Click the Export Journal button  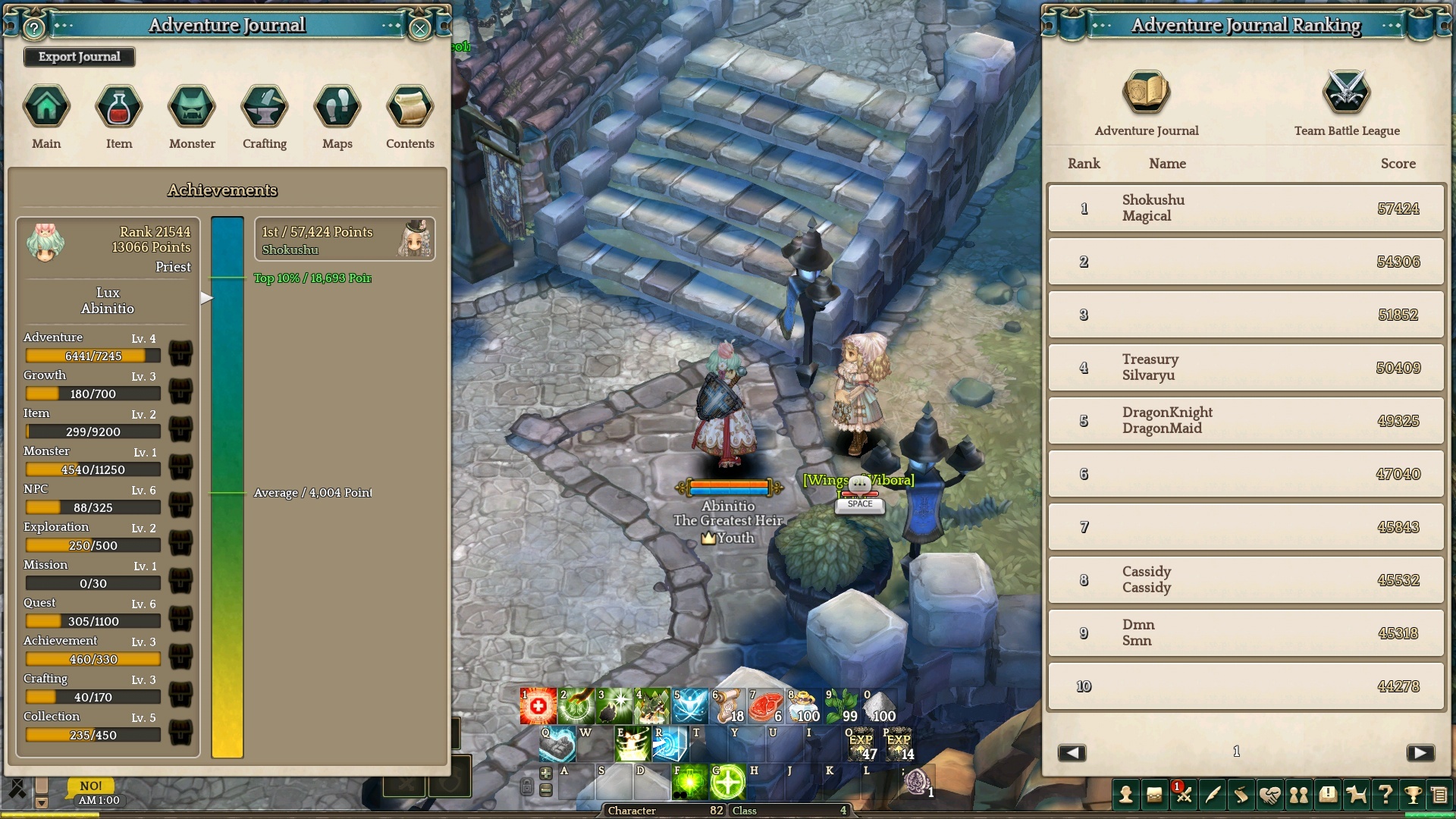[x=79, y=57]
